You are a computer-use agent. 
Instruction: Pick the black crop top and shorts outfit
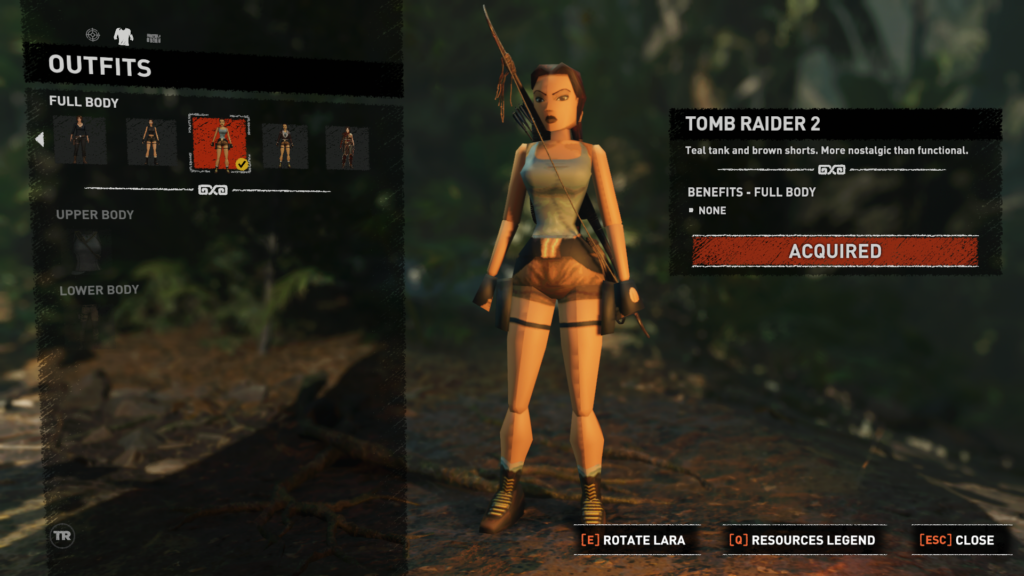[x=150, y=142]
